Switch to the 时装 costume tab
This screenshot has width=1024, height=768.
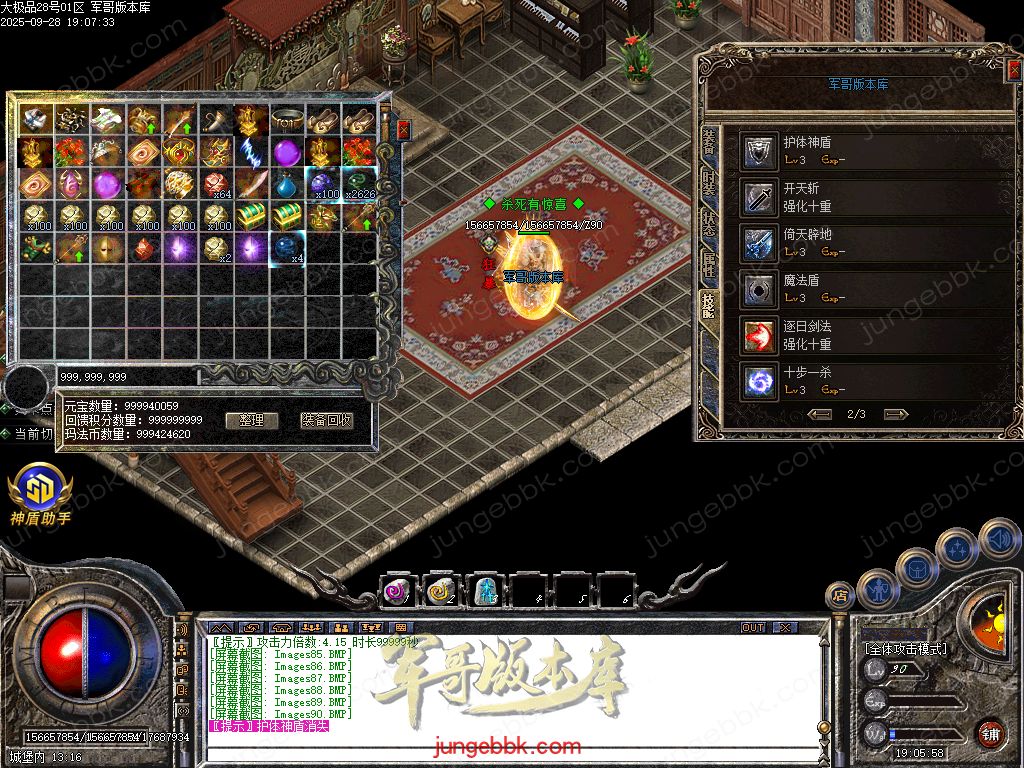(x=709, y=183)
